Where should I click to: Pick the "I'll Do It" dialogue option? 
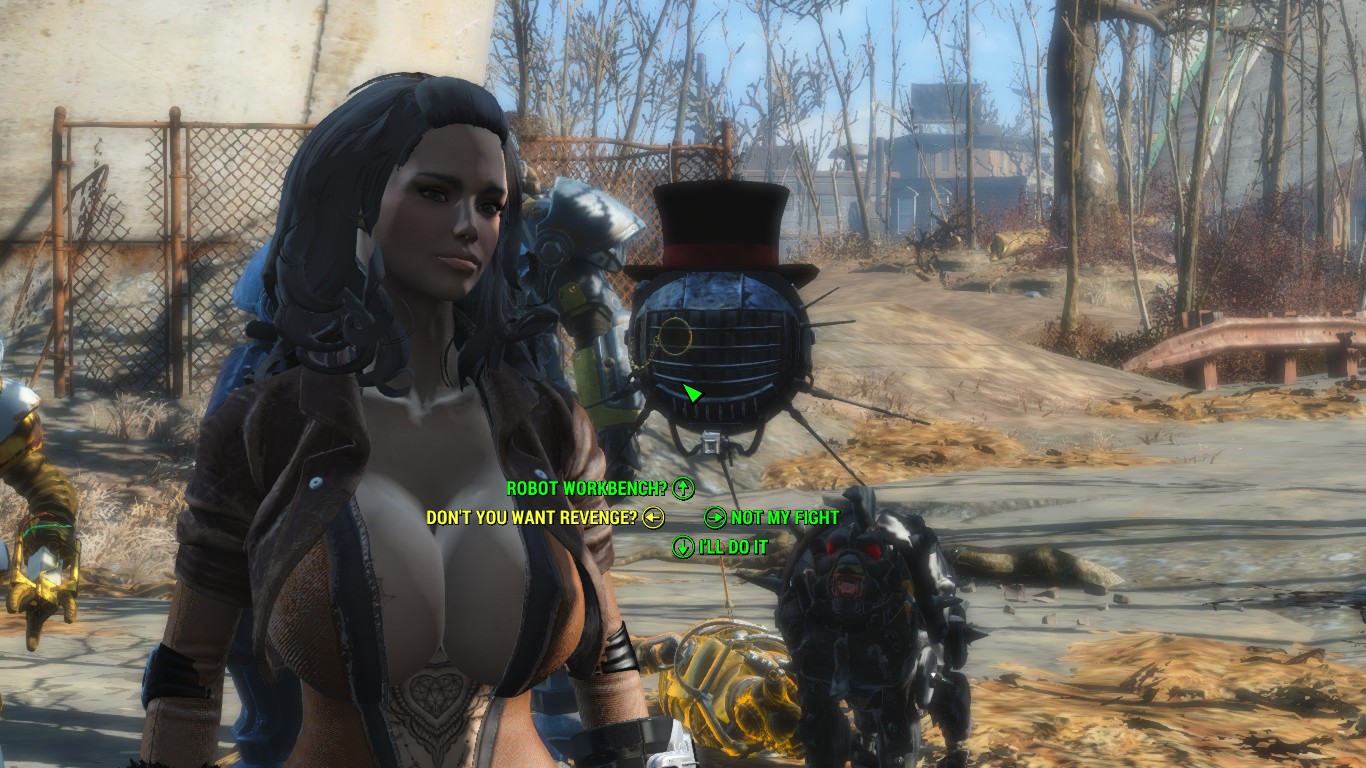(x=733, y=547)
